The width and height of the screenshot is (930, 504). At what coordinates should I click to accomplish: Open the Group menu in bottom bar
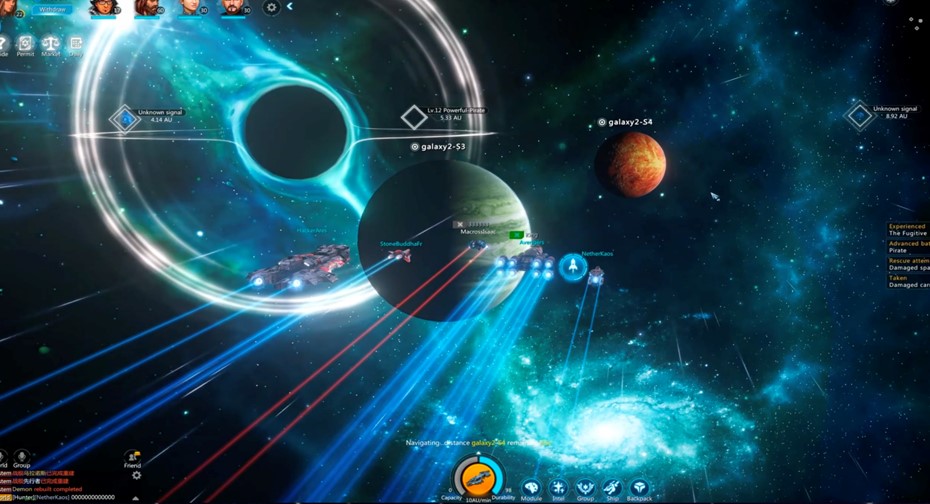click(x=585, y=489)
